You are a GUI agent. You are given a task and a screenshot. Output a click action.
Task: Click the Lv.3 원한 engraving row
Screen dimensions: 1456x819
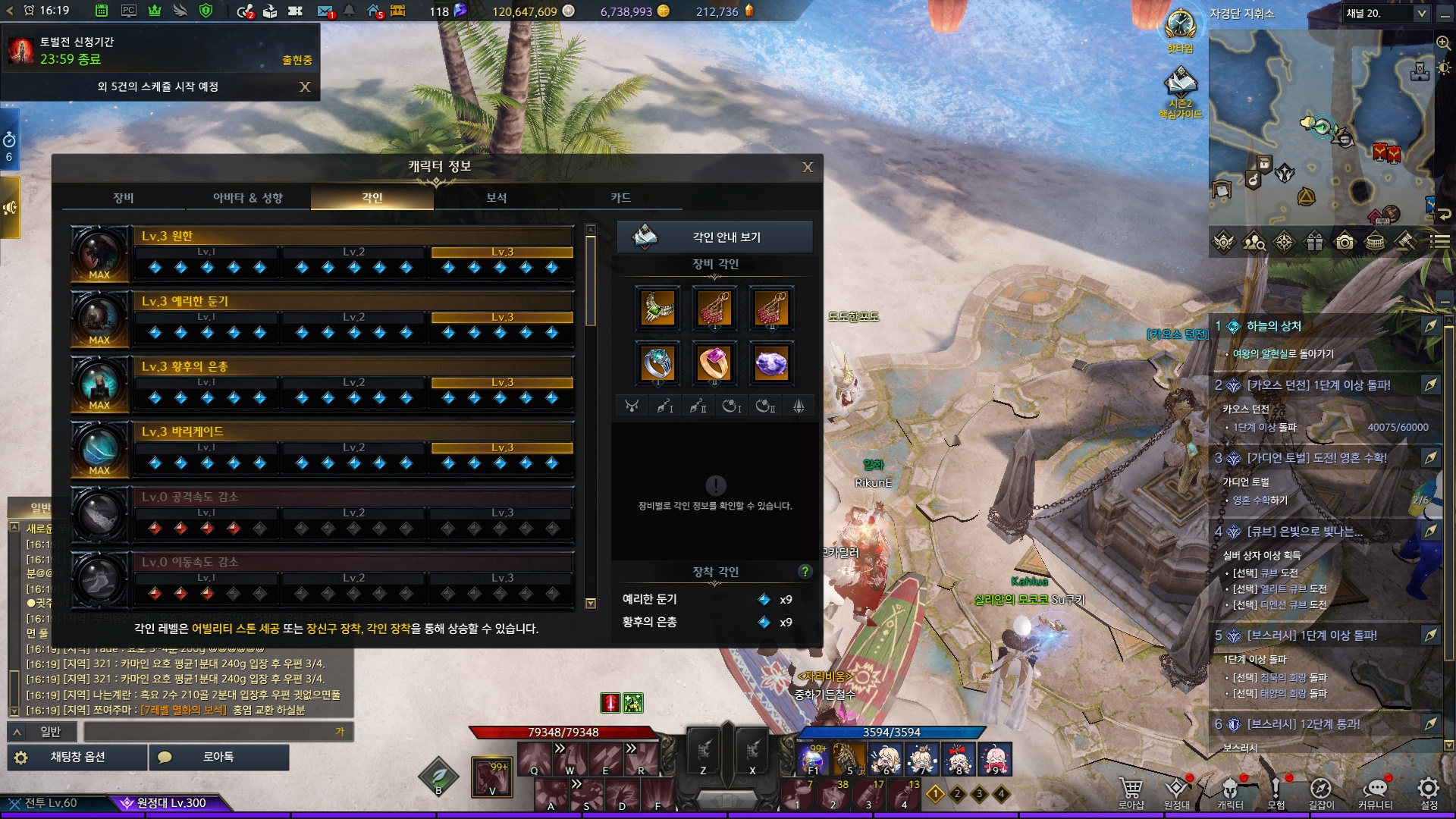coord(353,237)
